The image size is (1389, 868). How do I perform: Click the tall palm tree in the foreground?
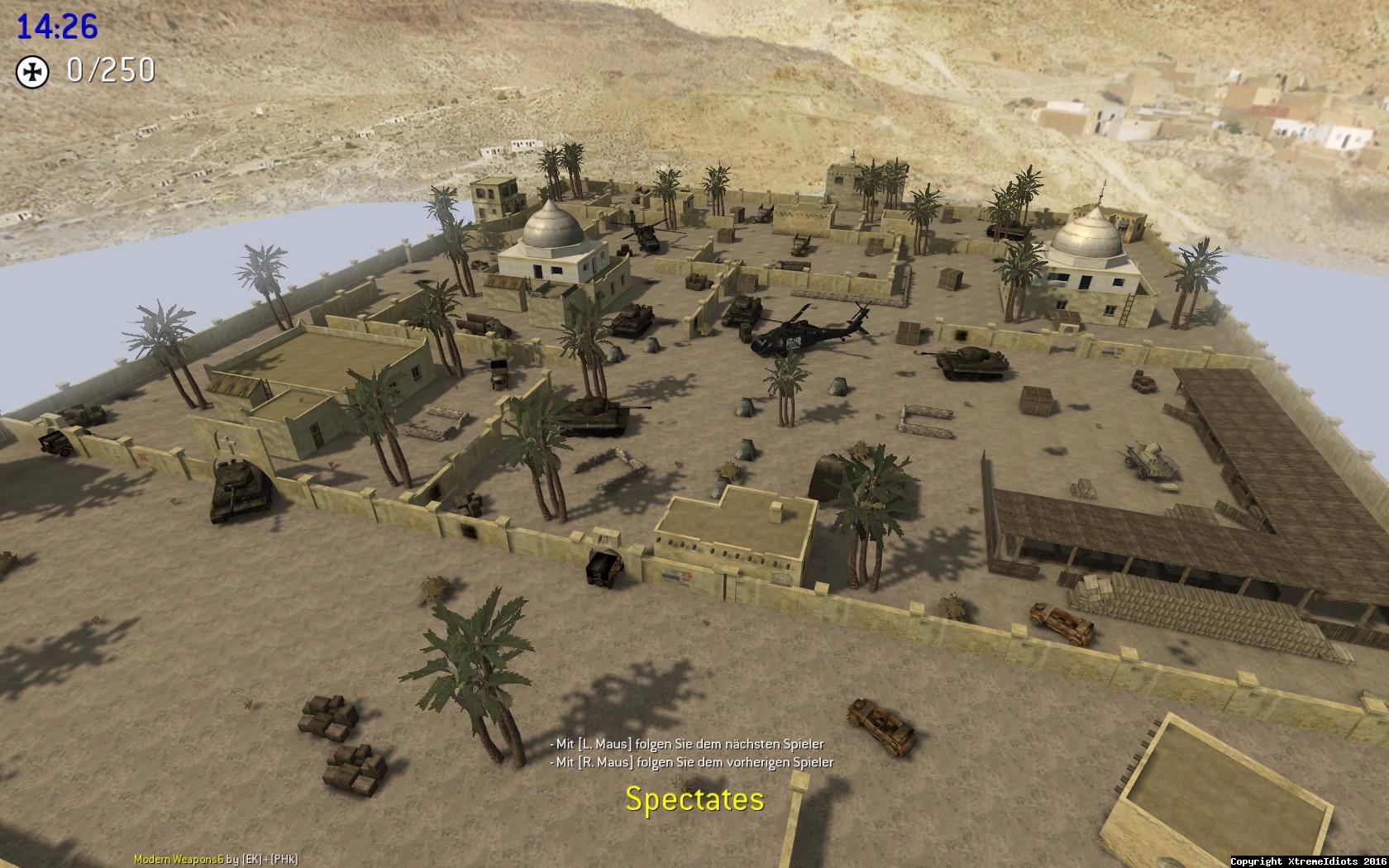click(471, 653)
